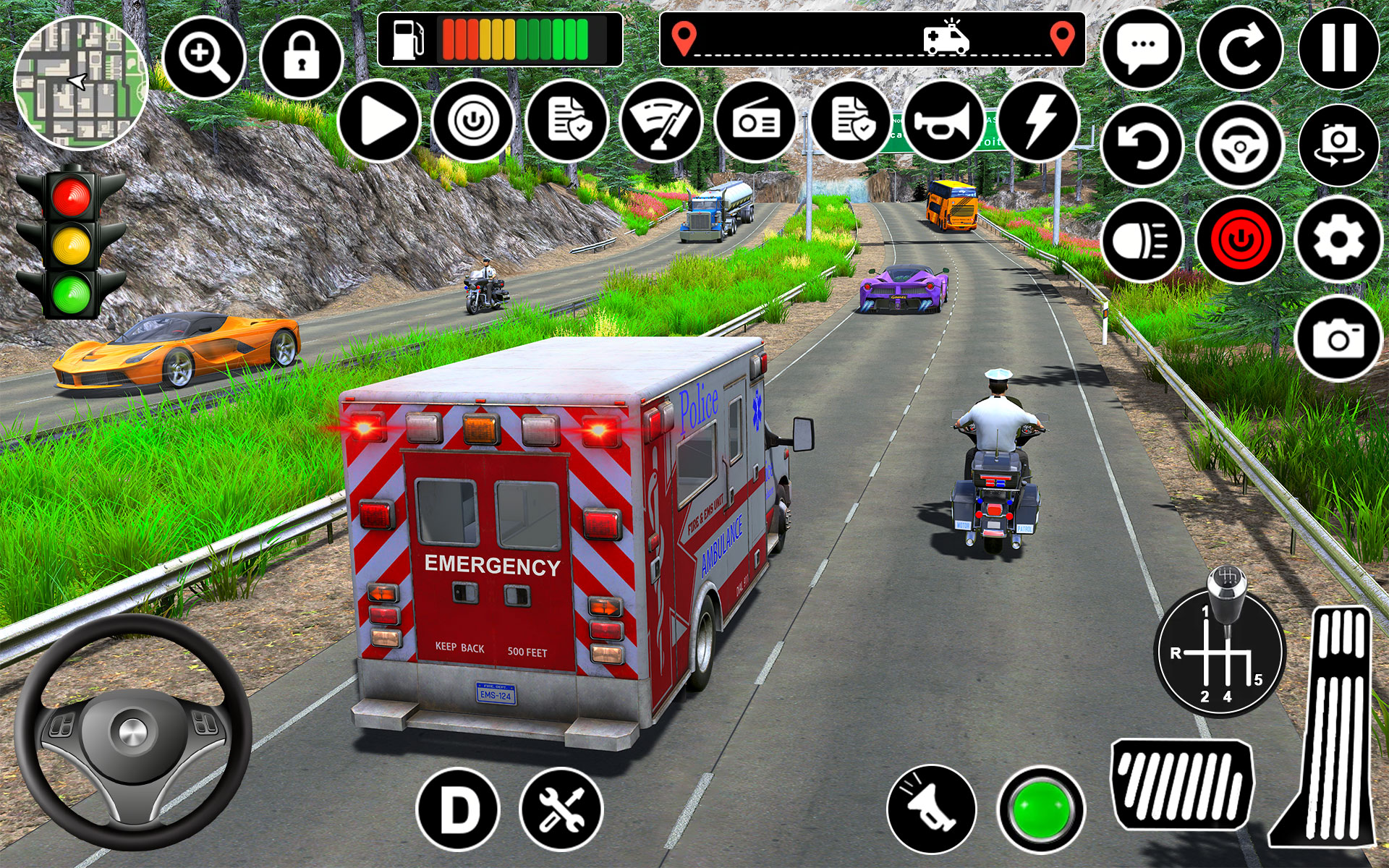Select the radio icon

755,122
